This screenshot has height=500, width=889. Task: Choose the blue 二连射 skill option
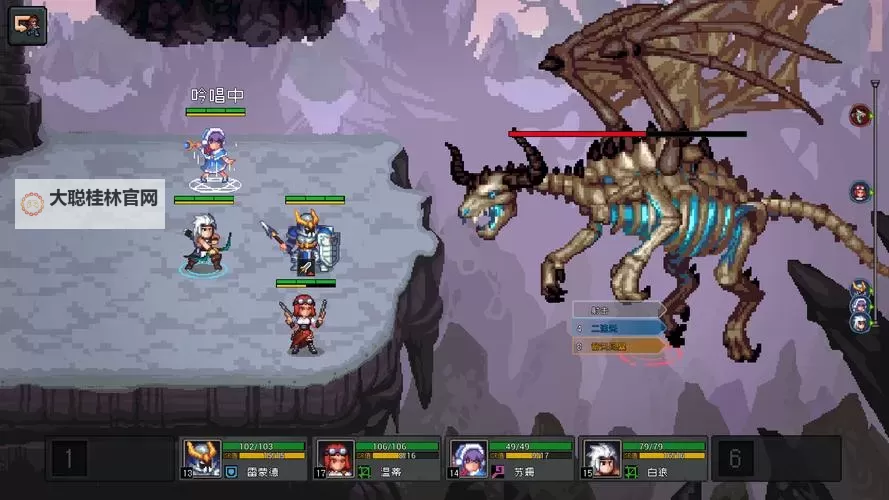pos(617,327)
